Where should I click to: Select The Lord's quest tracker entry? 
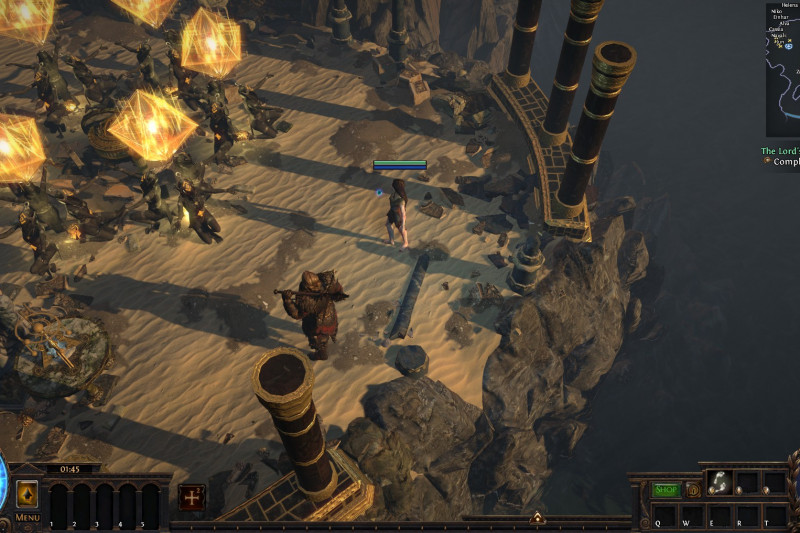coord(780,151)
